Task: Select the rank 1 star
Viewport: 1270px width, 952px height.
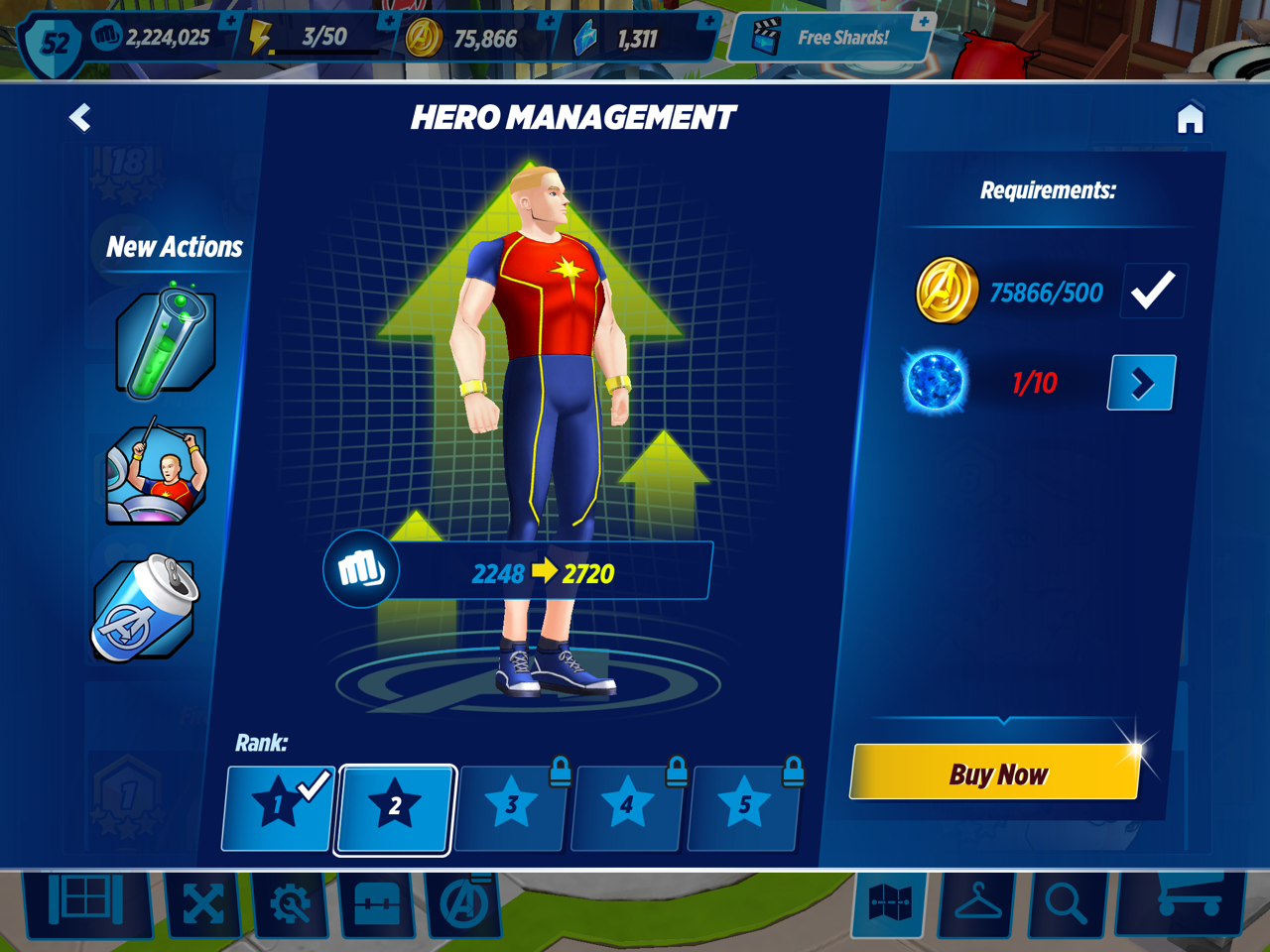Action: (278, 806)
